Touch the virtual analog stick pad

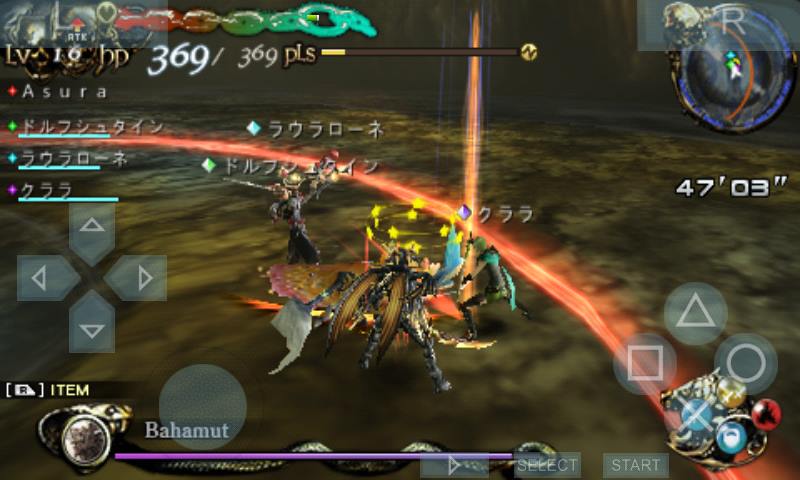click(x=202, y=406)
